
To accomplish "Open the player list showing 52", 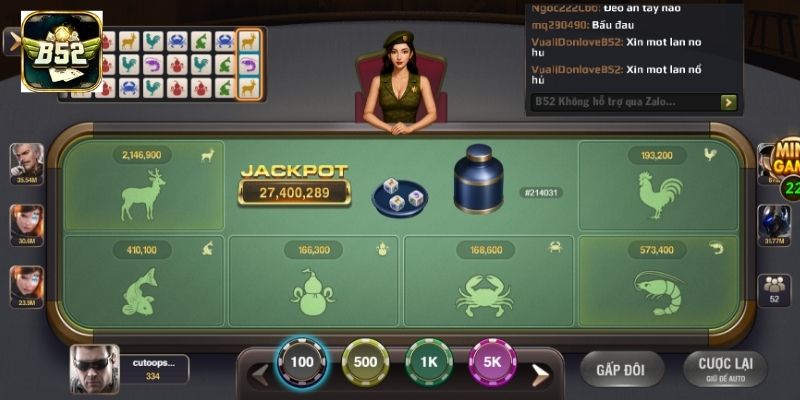I will tap(774, 288).
